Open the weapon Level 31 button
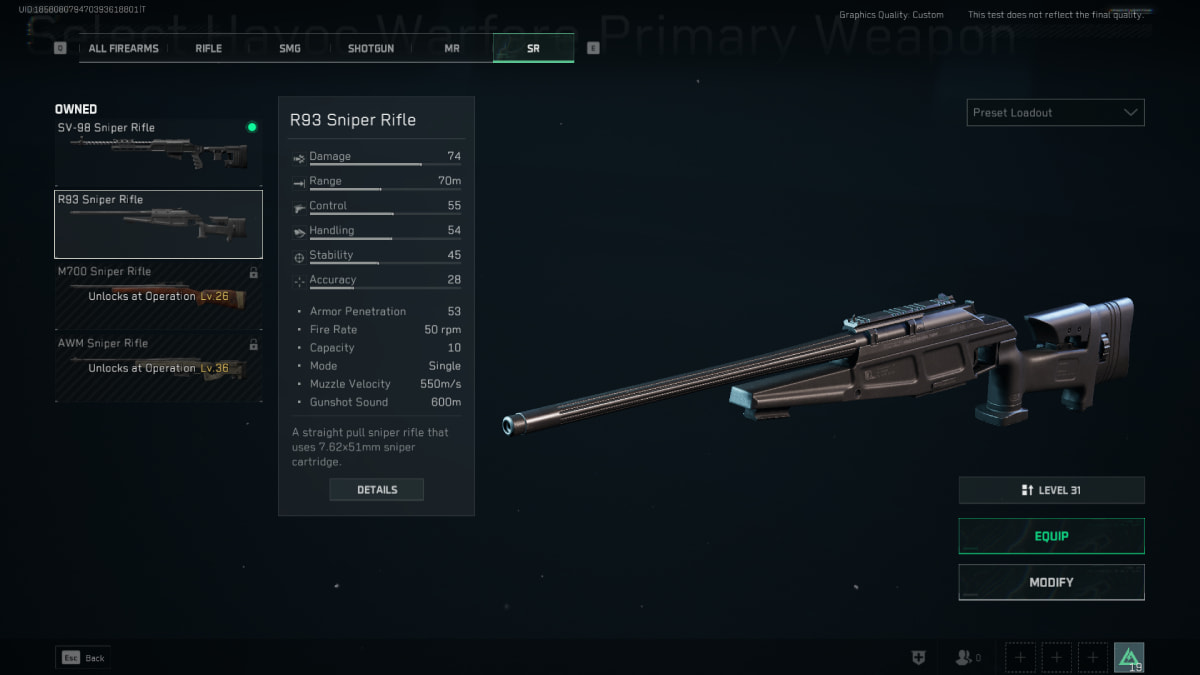This screenshot has height=675, width=1200. [x=1051, y=490]
